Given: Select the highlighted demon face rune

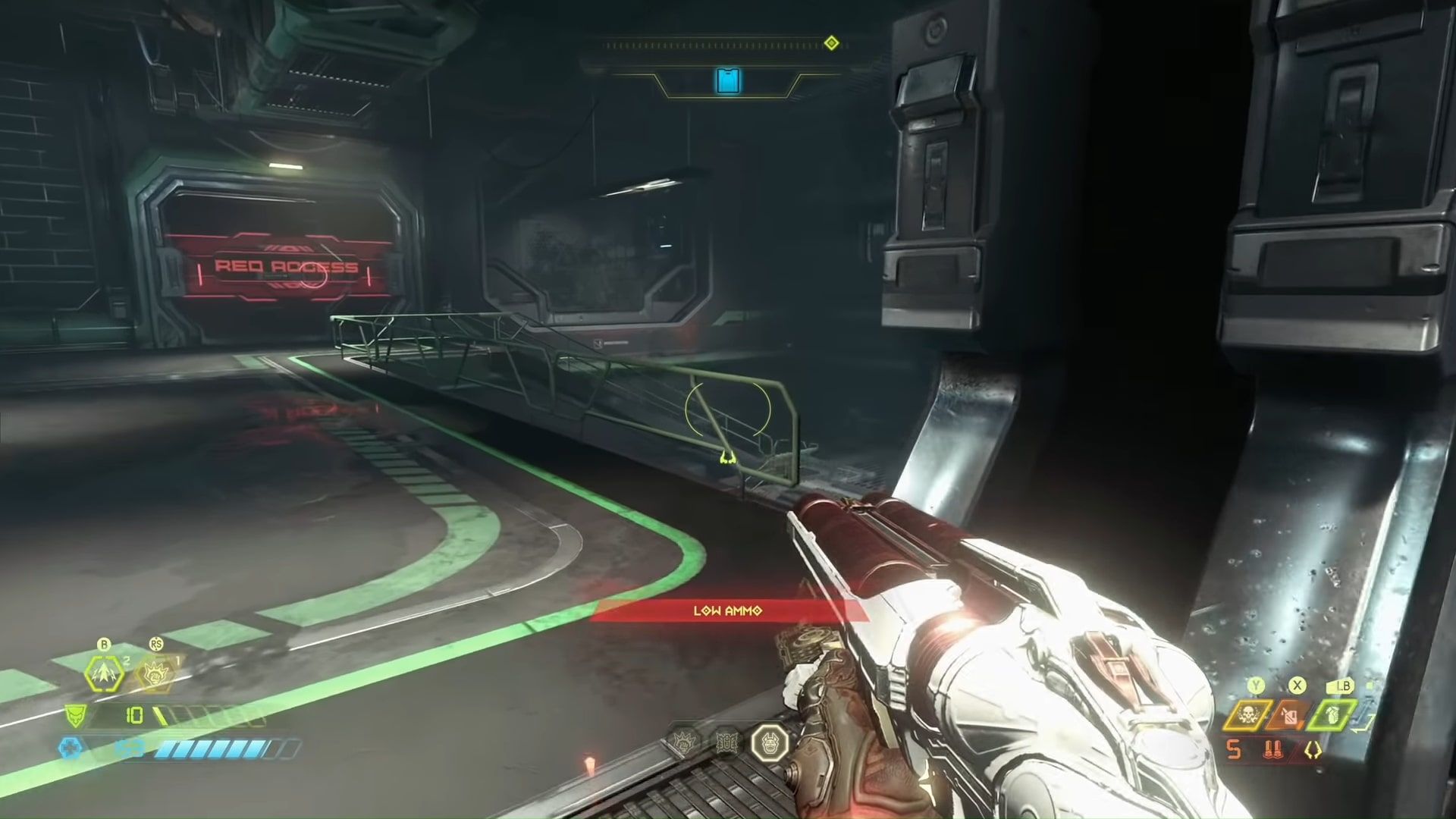Looking at the screenshot, I should coord(770,742).
